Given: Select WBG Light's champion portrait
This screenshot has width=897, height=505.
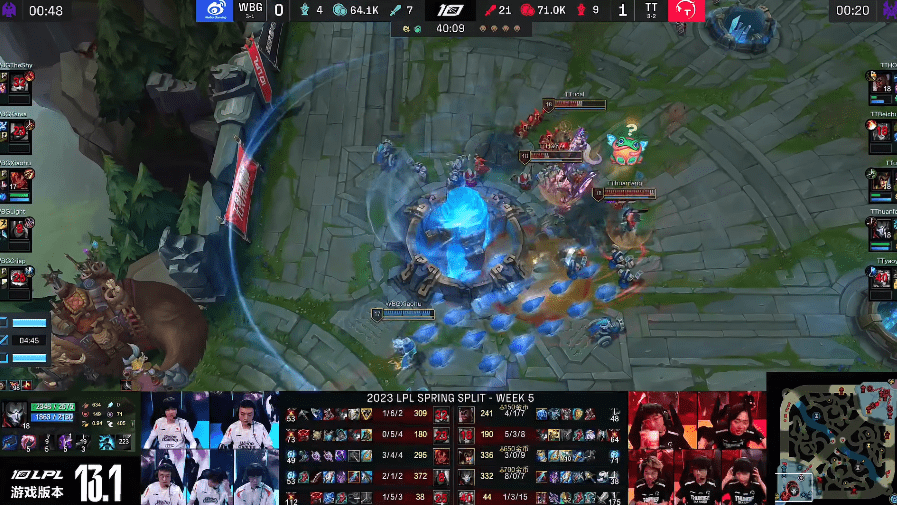Looking at the screenshot, I should point(16,230).
